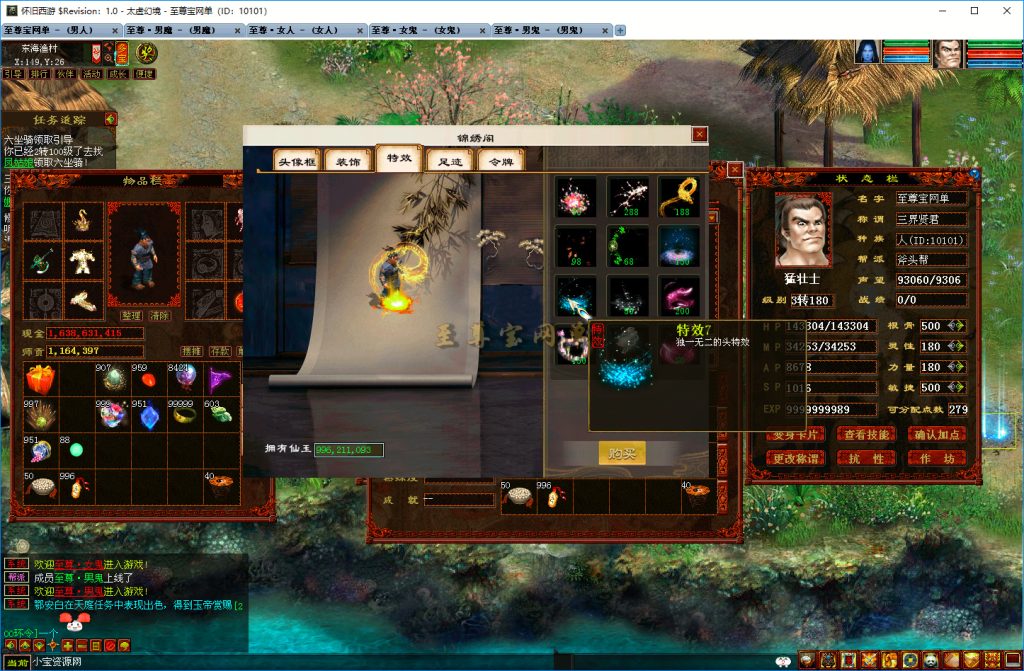Screen dimensions: 1024x671
Task: Switch to the 至尊·女人 window tab
Action: [x=305, y=30]
